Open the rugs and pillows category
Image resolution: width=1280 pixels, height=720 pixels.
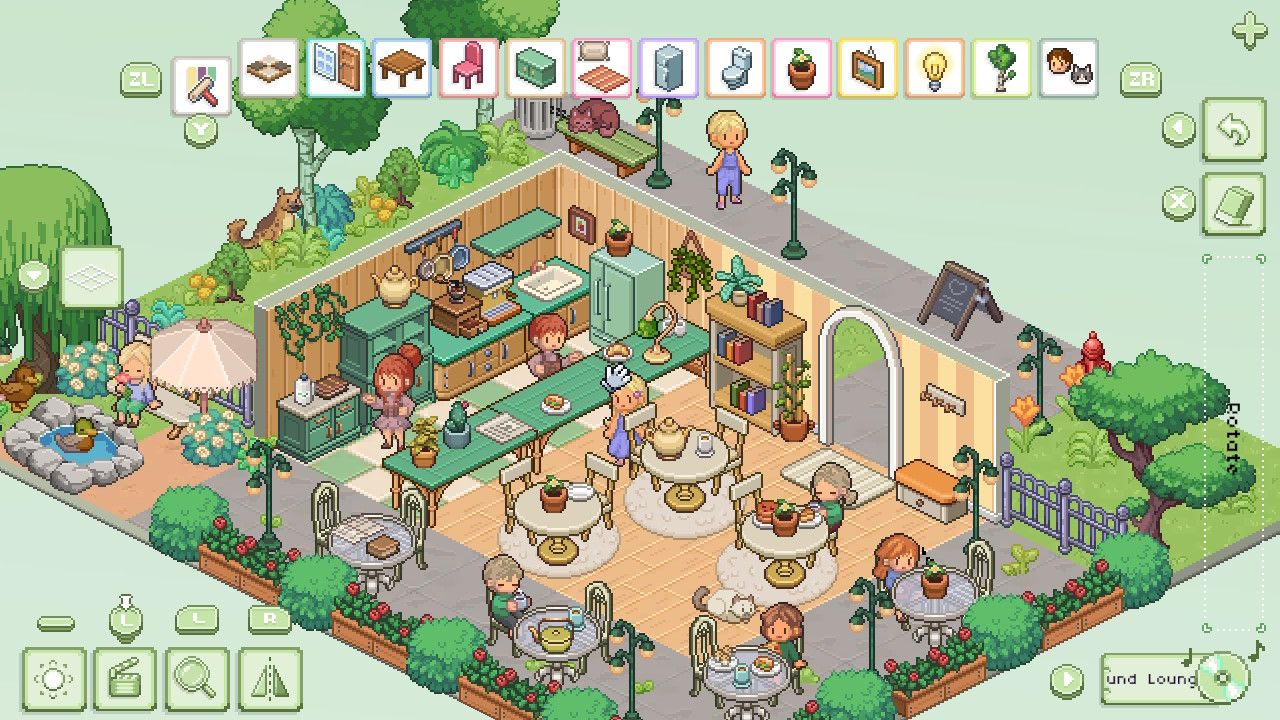pyautogui.click(x=602, y=68)
